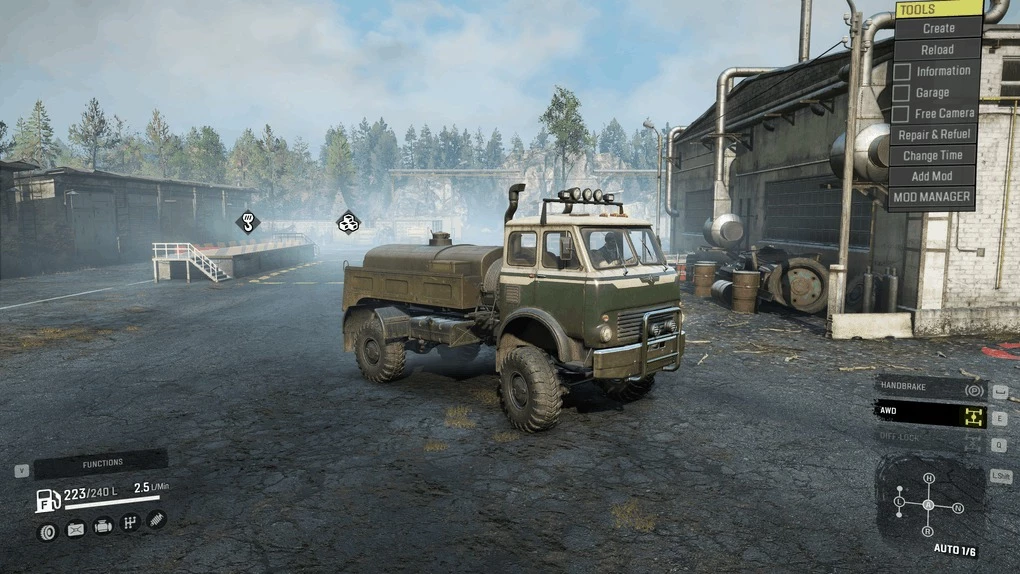Select the winch hook marker

(x=248, y=221)
